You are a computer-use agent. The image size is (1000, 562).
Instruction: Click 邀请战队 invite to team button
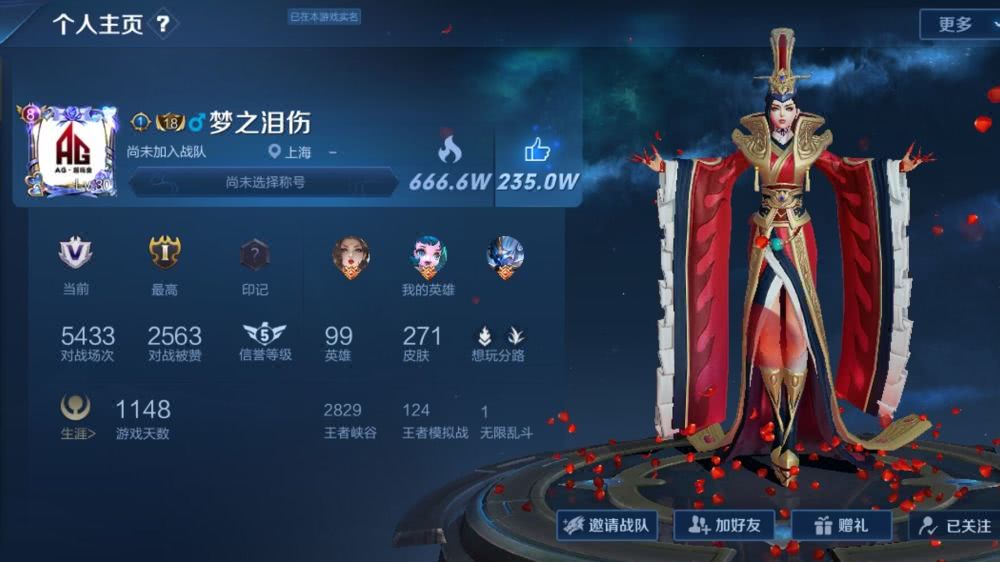tap(607, 525)
